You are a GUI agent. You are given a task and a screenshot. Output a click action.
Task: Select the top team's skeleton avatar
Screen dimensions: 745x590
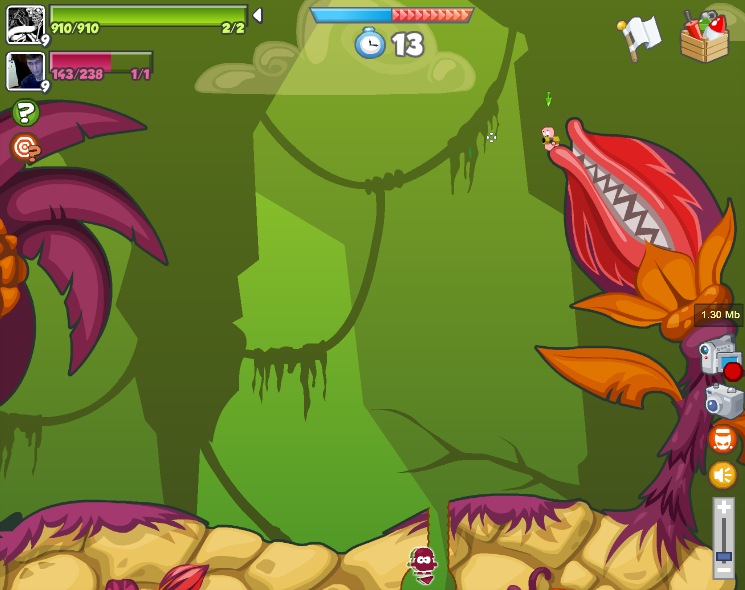point(25,24)
